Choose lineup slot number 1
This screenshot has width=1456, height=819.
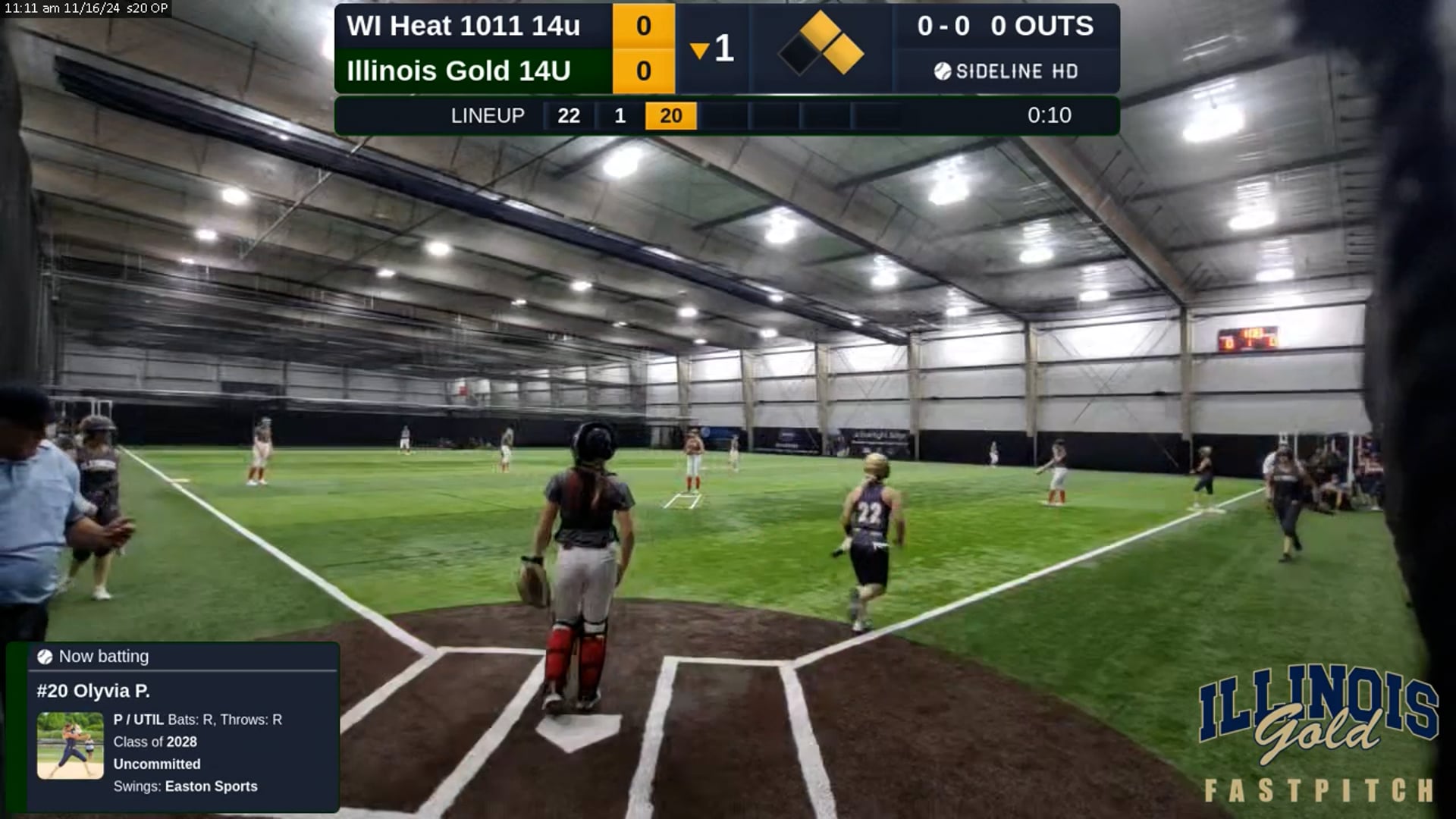[620, 115]
